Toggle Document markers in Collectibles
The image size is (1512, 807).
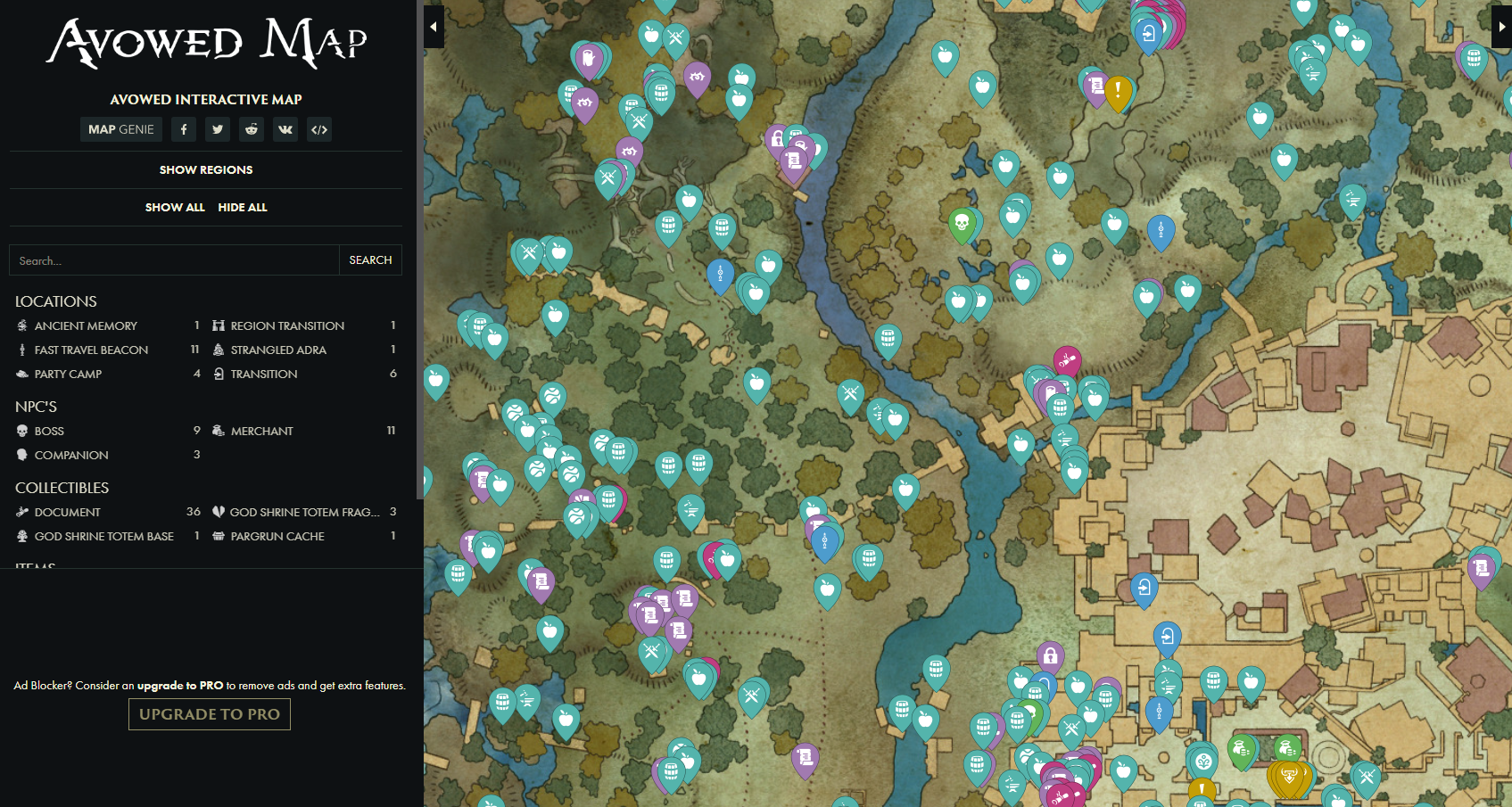[67, 512]
